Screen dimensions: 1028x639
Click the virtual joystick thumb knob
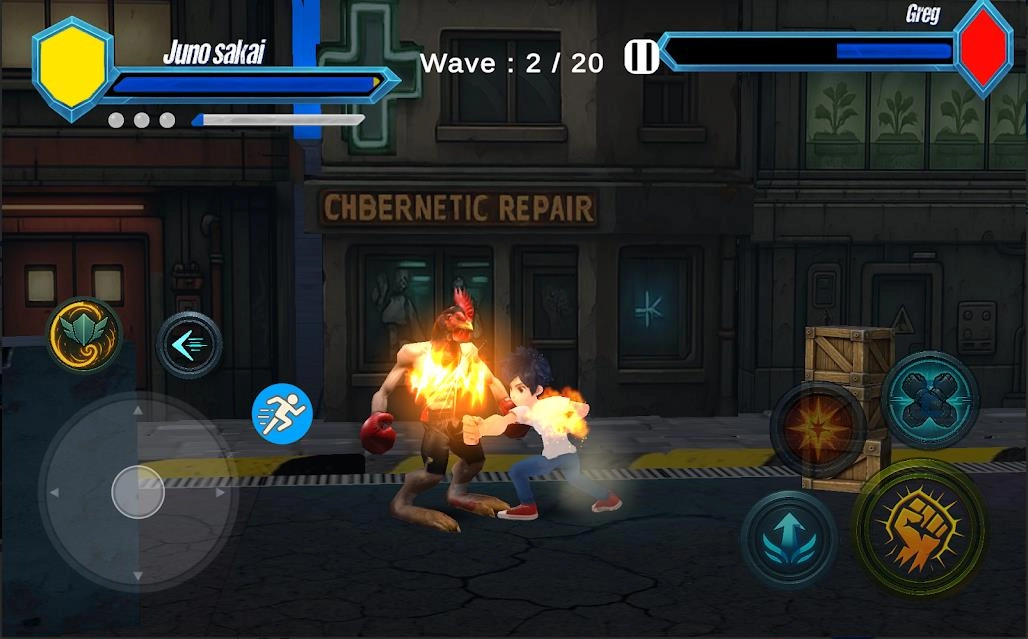[x=138, y=492]
